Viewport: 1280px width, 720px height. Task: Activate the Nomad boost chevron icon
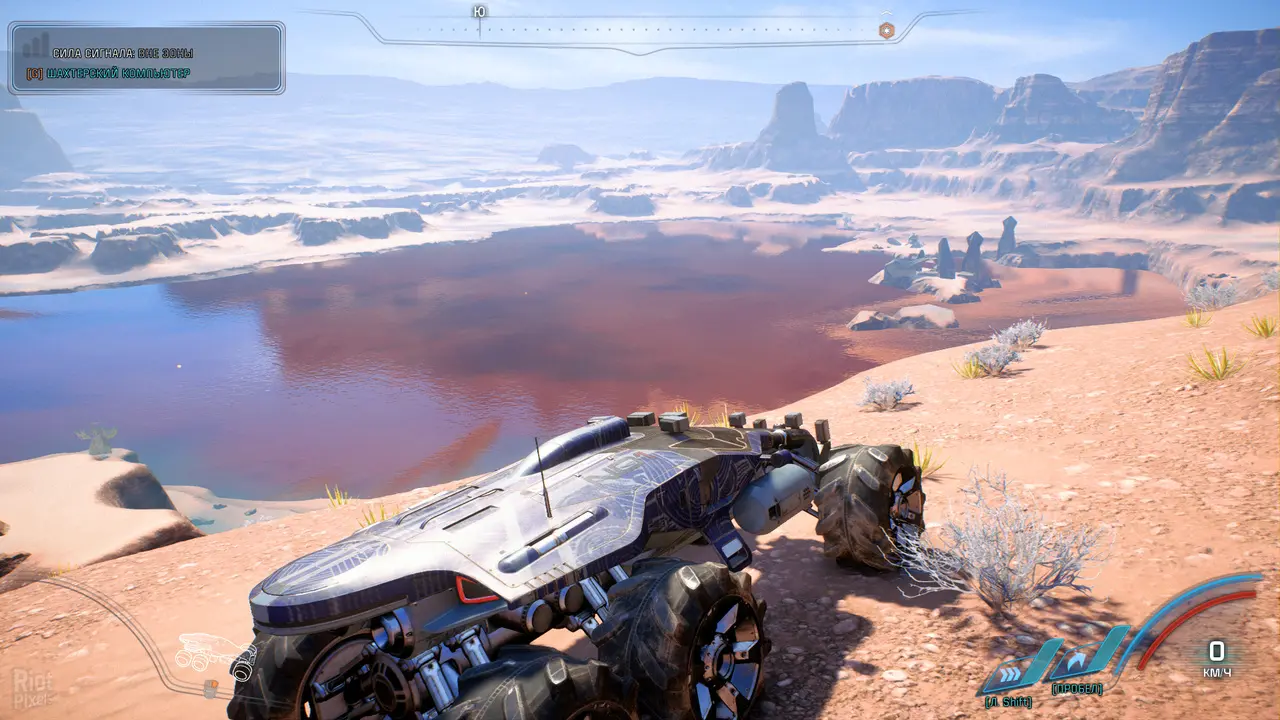click(x=1009, y=664)
